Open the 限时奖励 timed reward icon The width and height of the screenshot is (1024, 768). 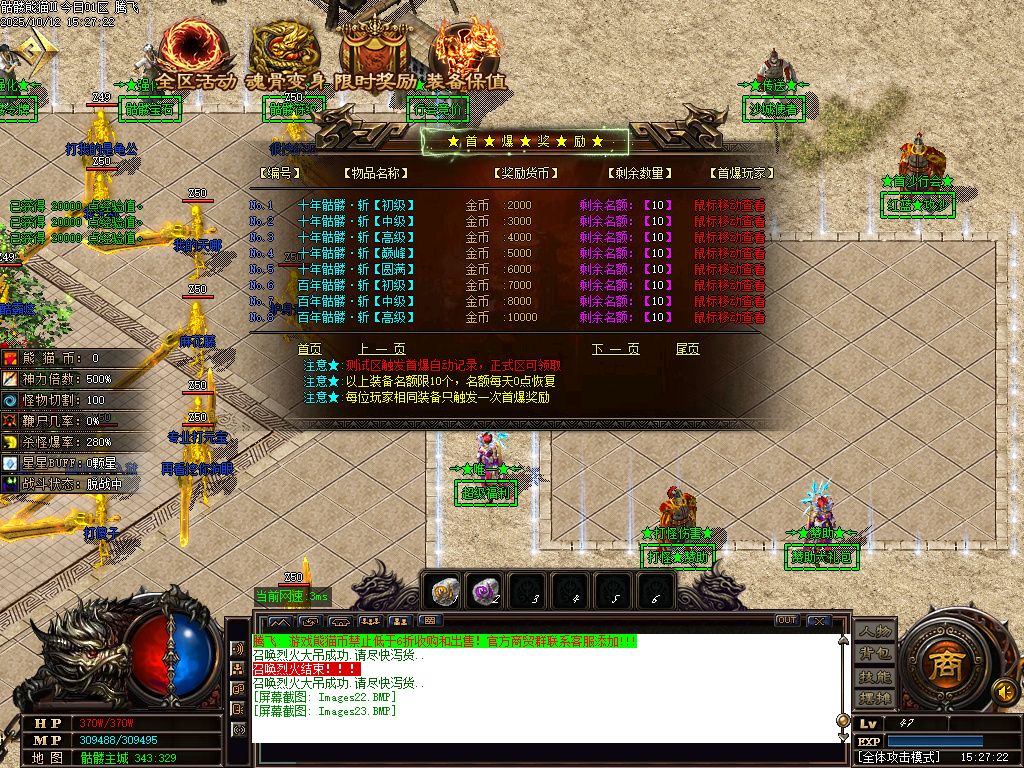(375, 52)
